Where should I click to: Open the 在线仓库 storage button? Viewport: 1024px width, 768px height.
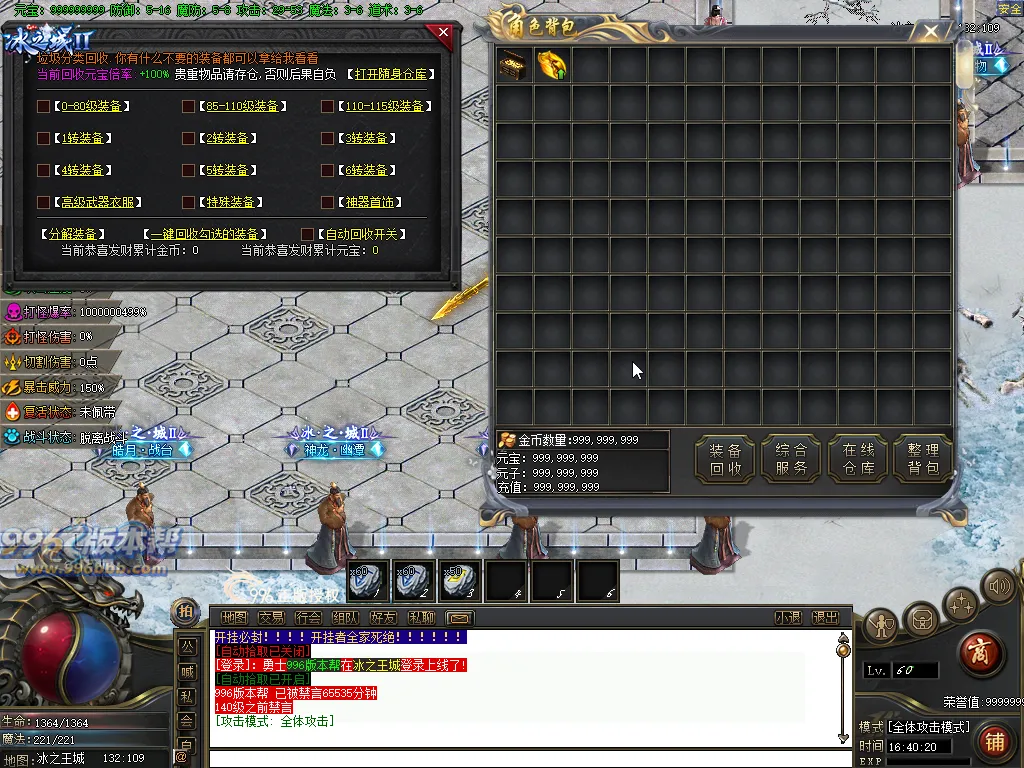[858, 459]
